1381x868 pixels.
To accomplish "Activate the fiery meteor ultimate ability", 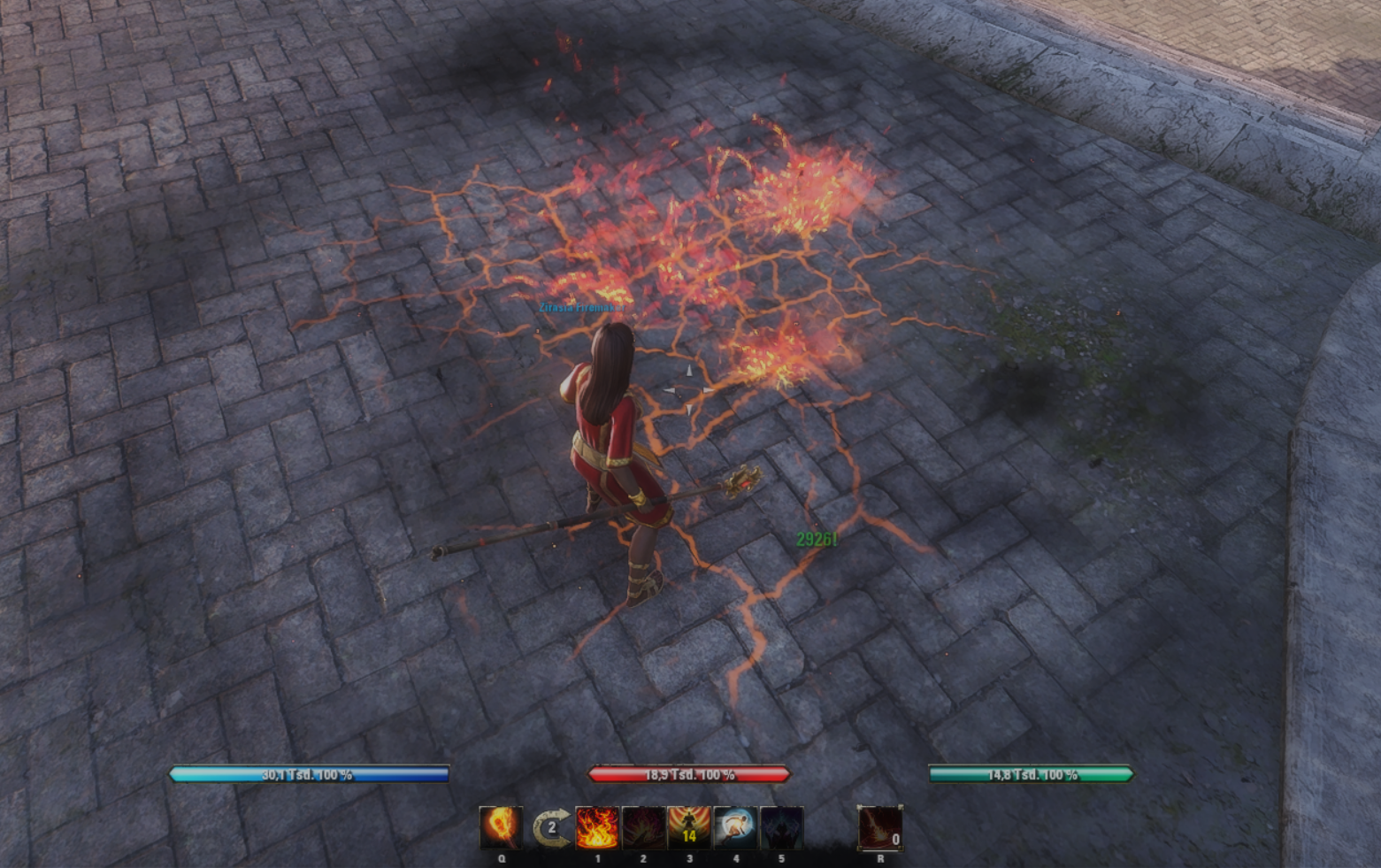I will (880, 828).
